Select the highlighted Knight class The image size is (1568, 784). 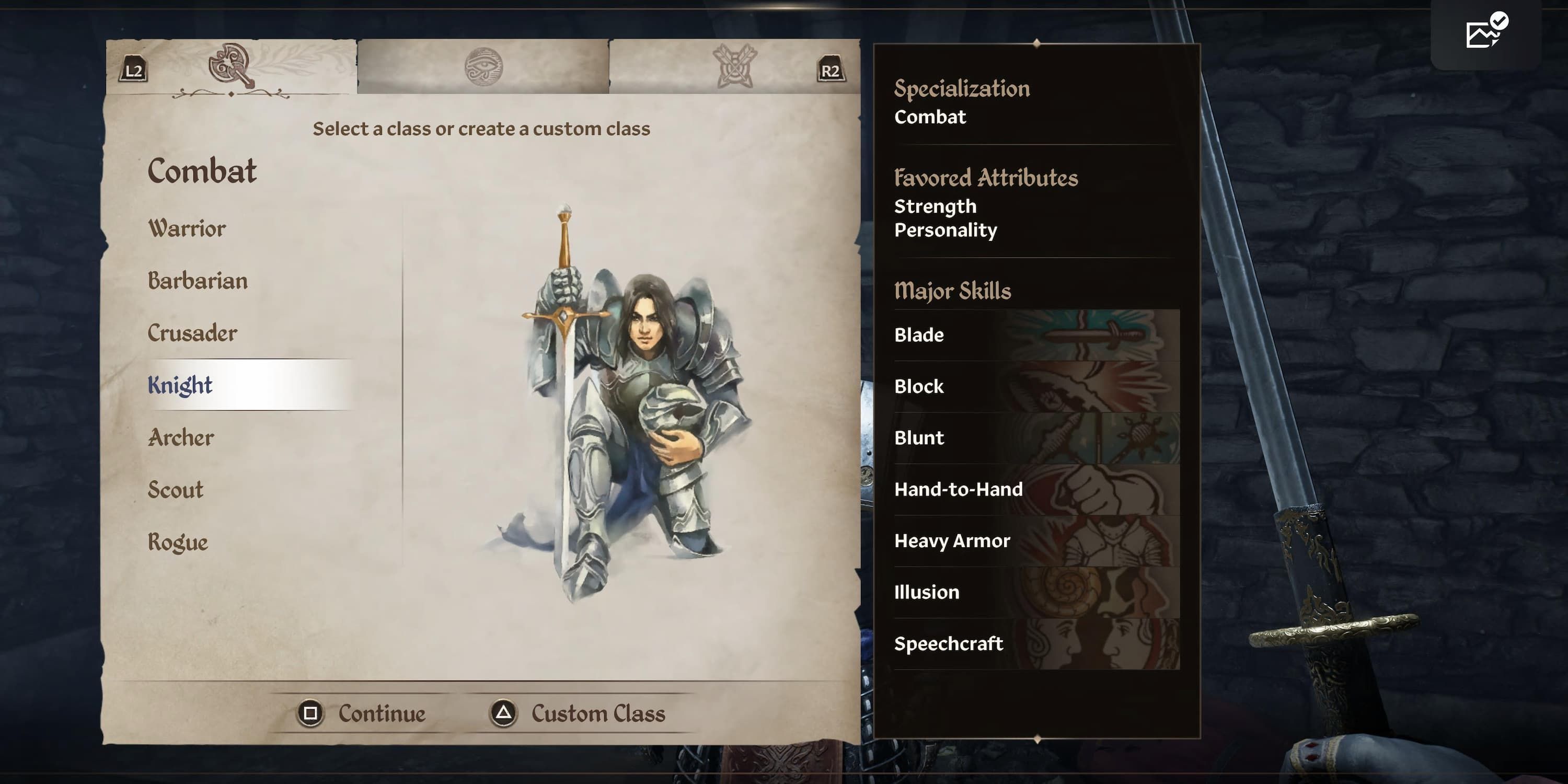click(181, 385)
